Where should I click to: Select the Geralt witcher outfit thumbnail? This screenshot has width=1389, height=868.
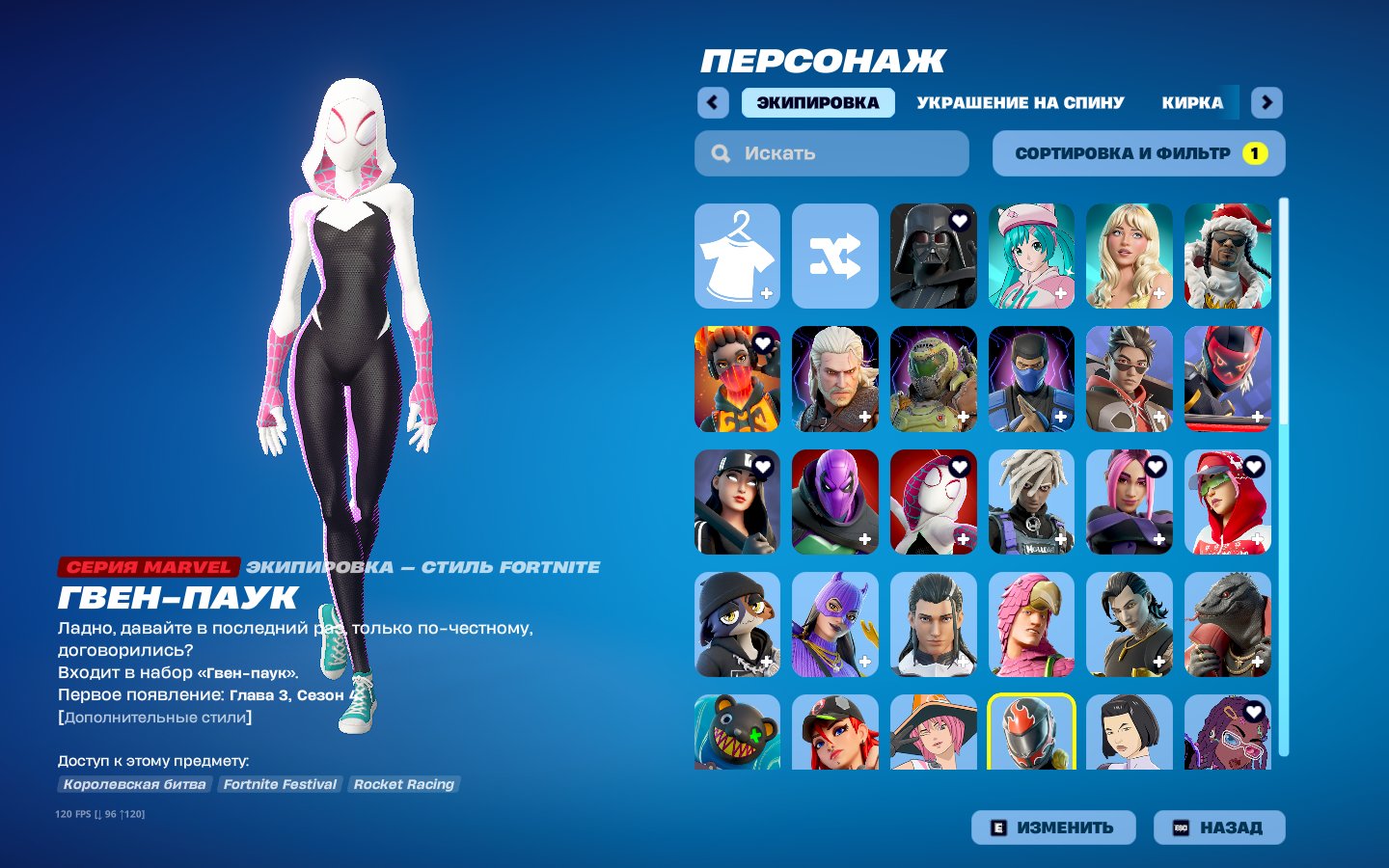tap(834, 378)
